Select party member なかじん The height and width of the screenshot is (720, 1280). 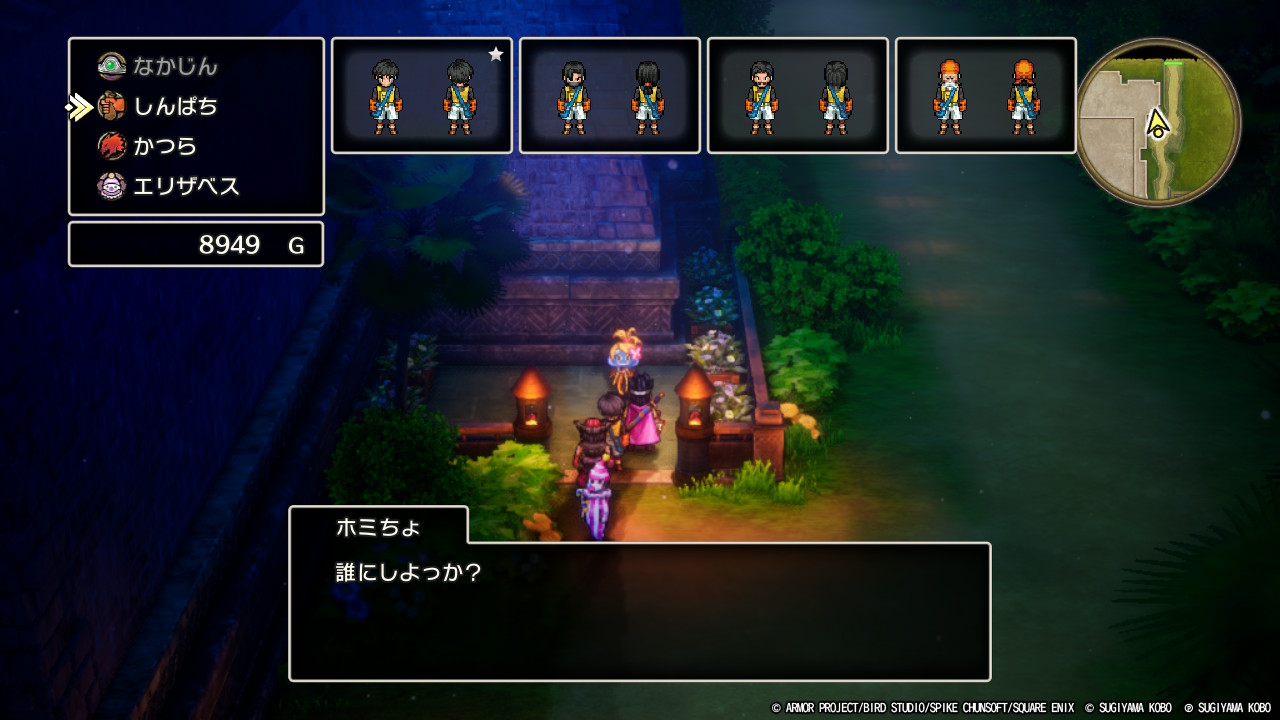[175, 67]
